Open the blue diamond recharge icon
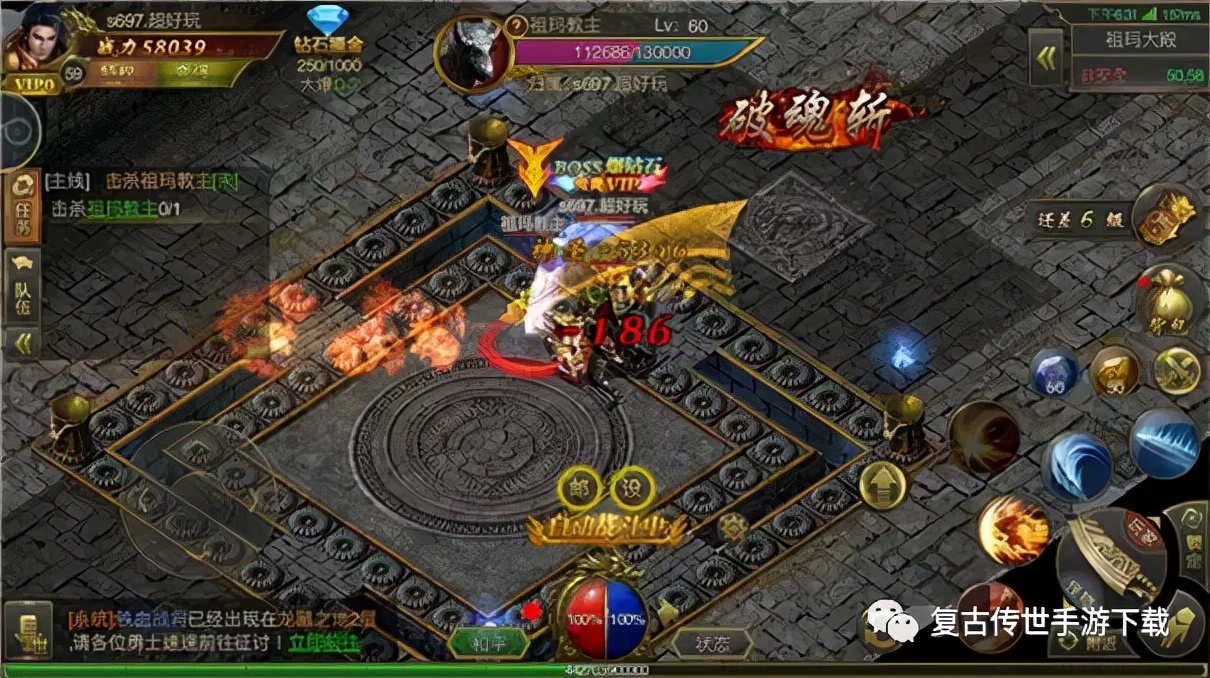Viewport: 1210px width, 678px height. pos(327,22)
